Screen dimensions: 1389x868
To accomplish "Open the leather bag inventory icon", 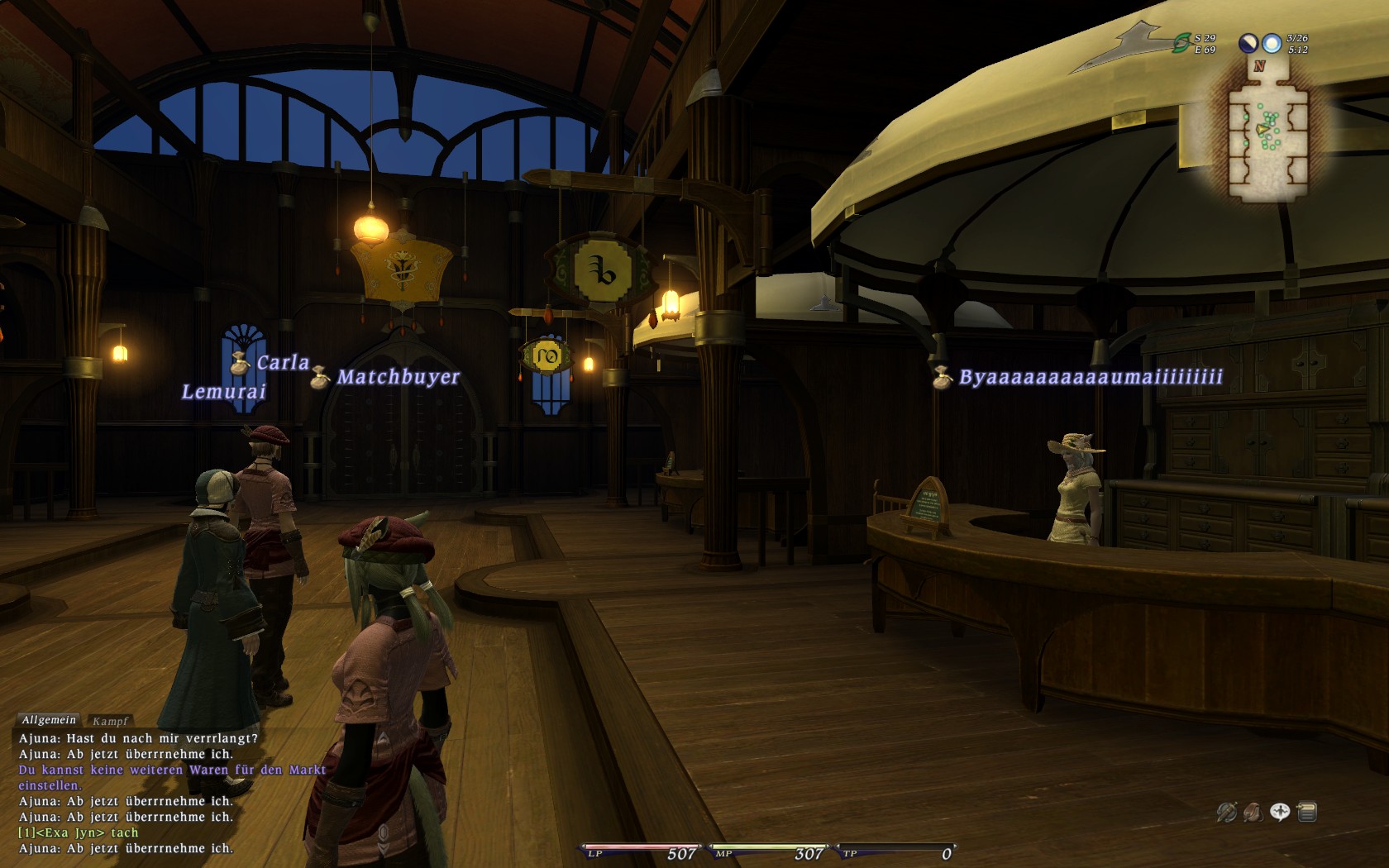I will pos(1253,813).
